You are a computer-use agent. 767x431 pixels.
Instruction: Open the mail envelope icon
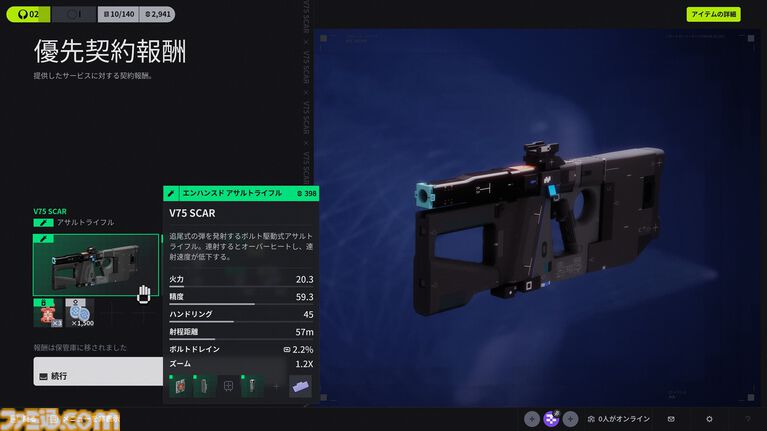(672, 419)
